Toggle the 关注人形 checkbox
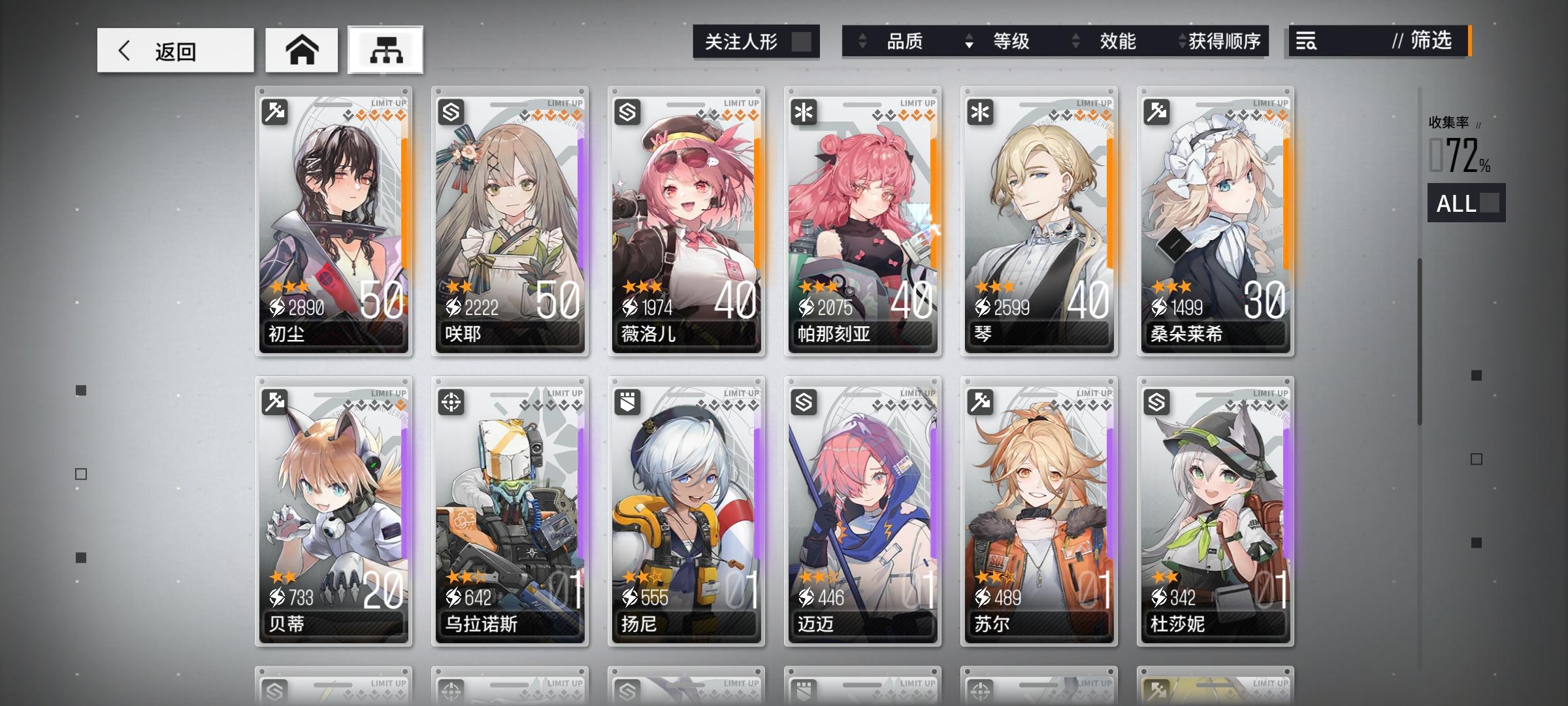Viewport: 1568px width, 706px height. click(x=802, y=42)
